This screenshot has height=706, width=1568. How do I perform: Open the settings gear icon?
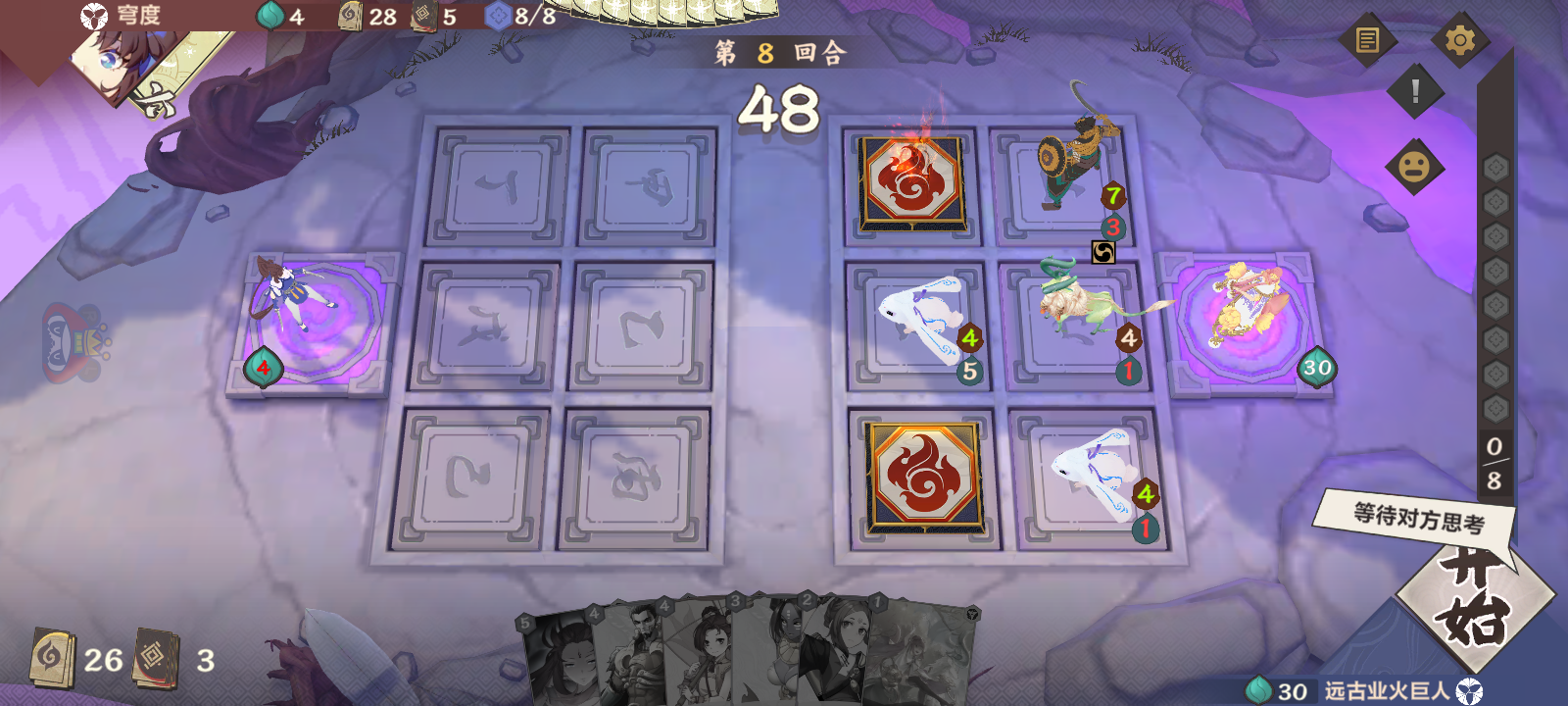coord(1461,39)
